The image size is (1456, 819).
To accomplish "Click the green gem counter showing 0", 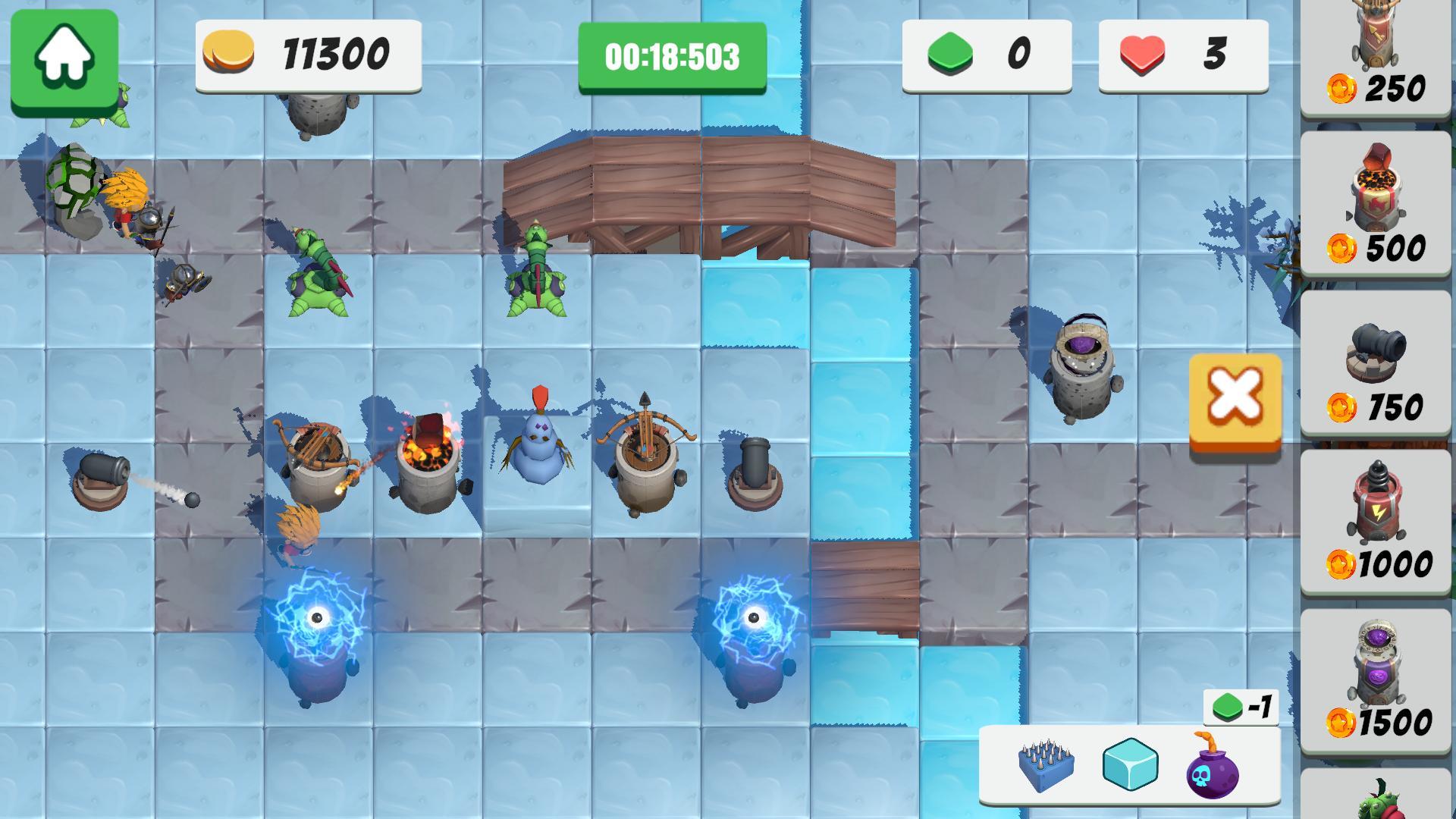I will (986, 55).
